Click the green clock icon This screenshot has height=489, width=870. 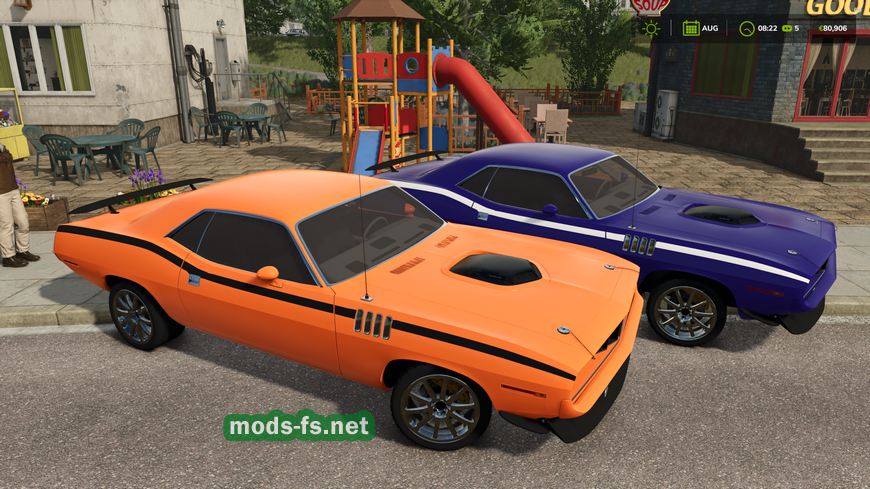click(745, 28)
